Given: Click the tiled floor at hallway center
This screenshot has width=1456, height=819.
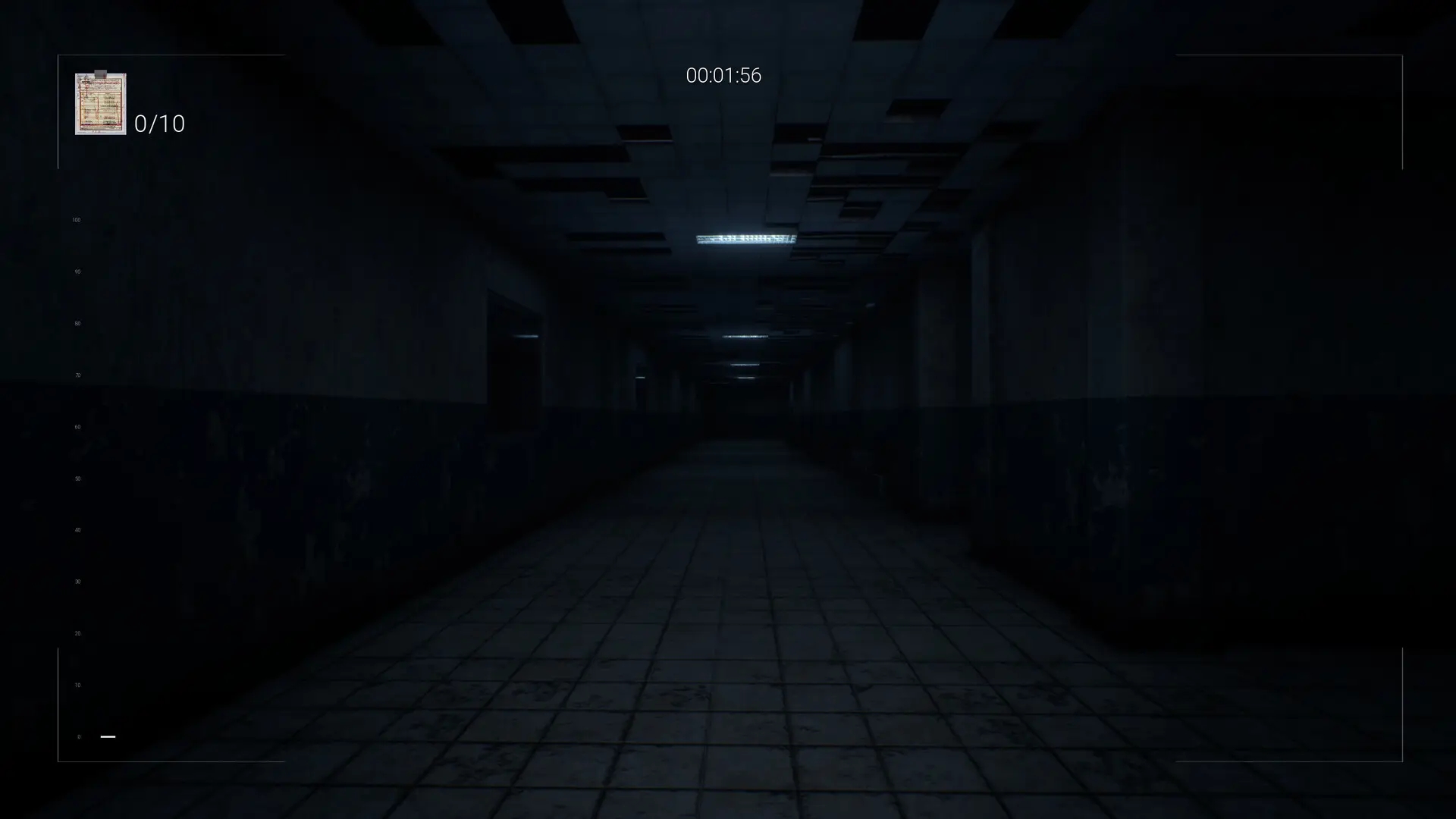Looking at the screenshot, I should 728,645.
